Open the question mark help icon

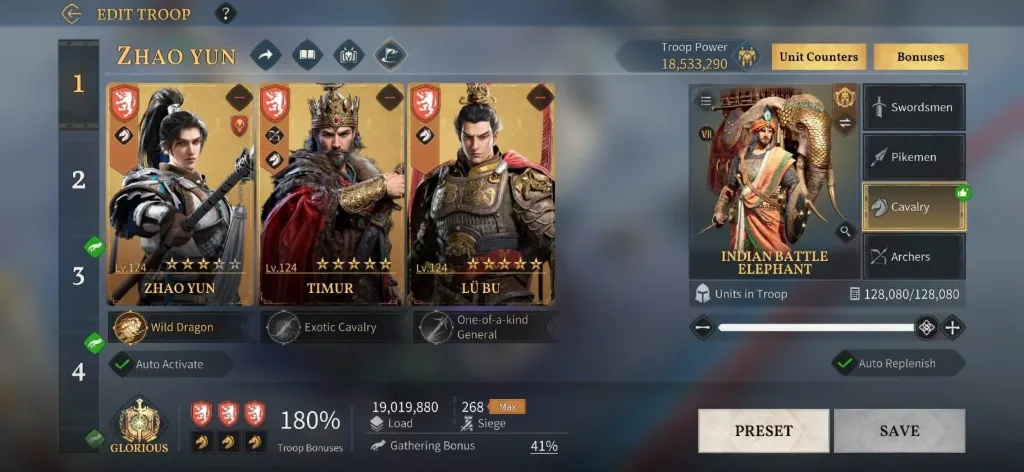click(227, 14)
